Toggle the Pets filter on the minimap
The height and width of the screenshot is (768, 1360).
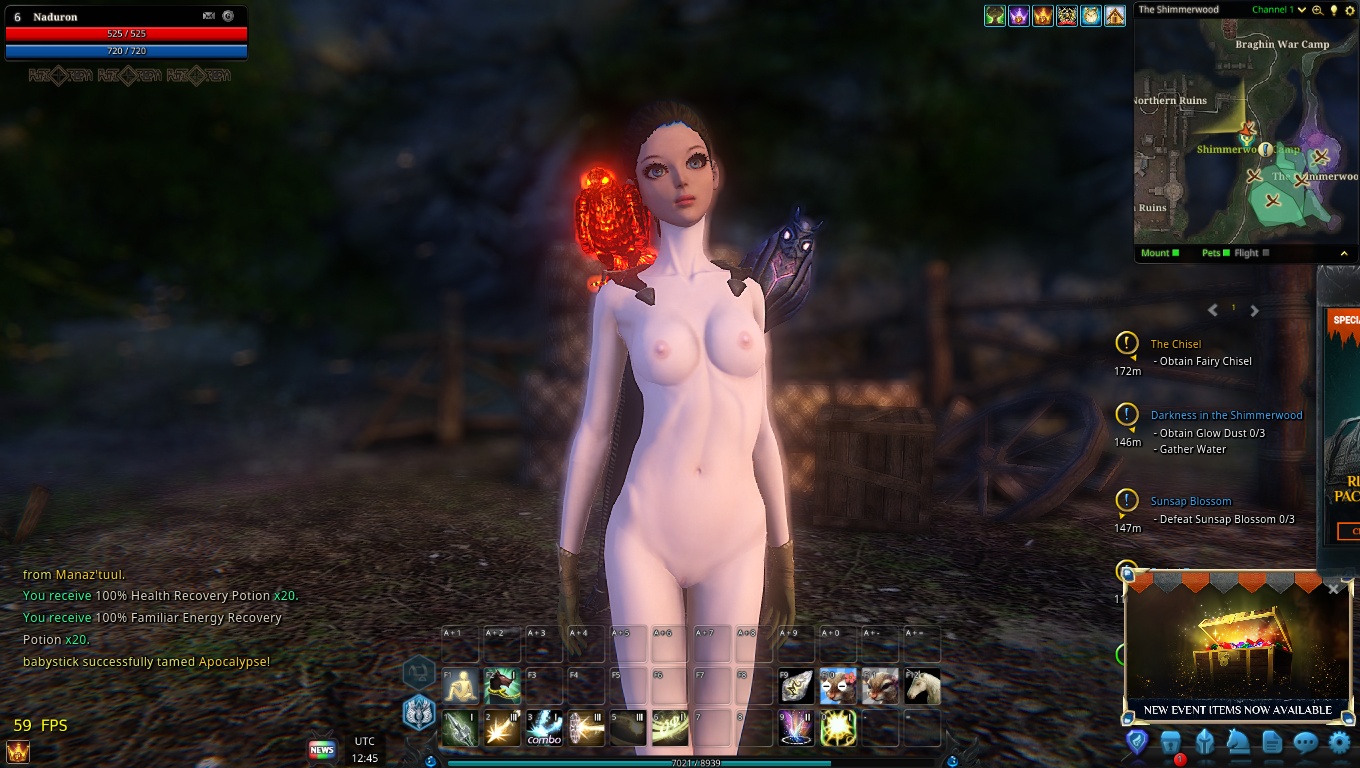[x=1216, y=253]
